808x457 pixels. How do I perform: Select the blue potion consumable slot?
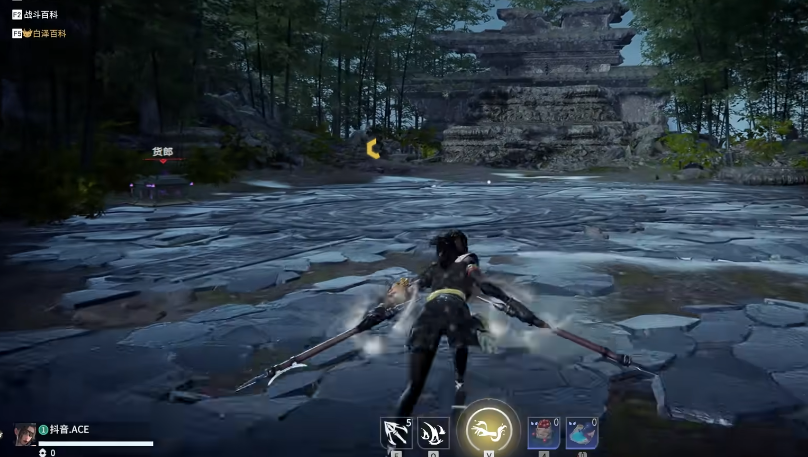pos(581,433)
